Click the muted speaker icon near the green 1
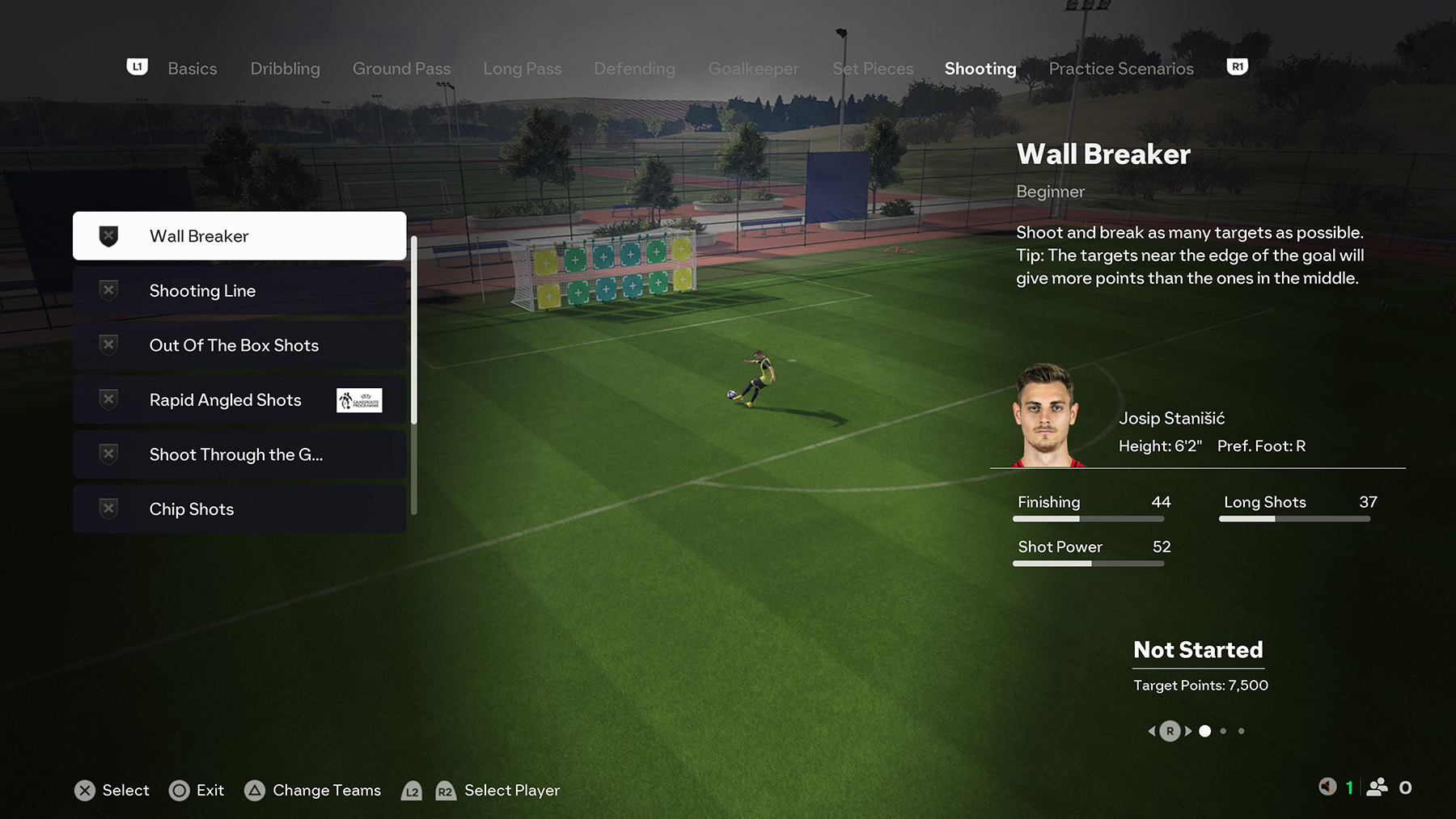The width and height of the screenshot is (1456, 819). [1328, 786]
